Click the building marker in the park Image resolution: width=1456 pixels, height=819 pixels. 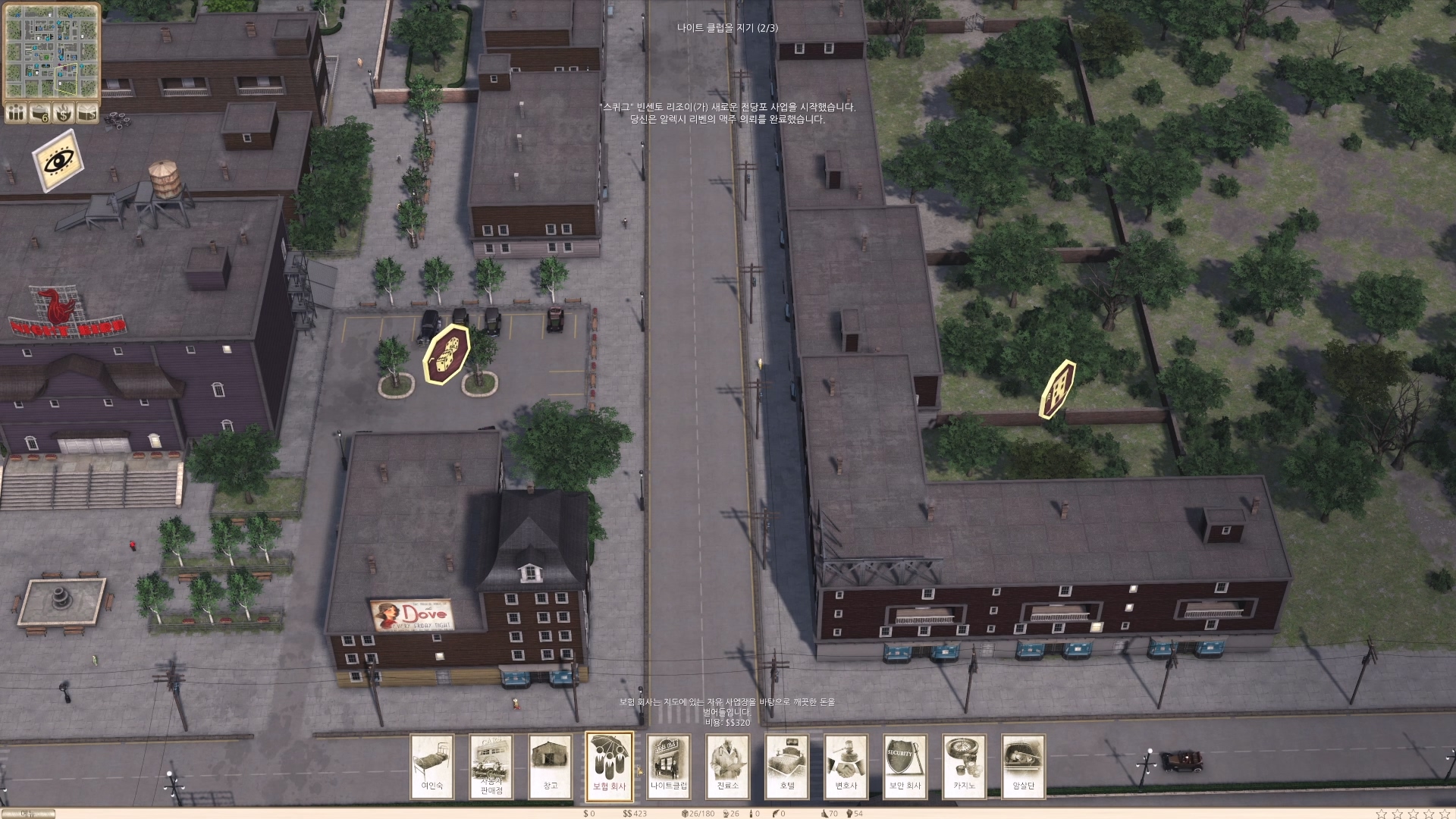pos(1057,389)
